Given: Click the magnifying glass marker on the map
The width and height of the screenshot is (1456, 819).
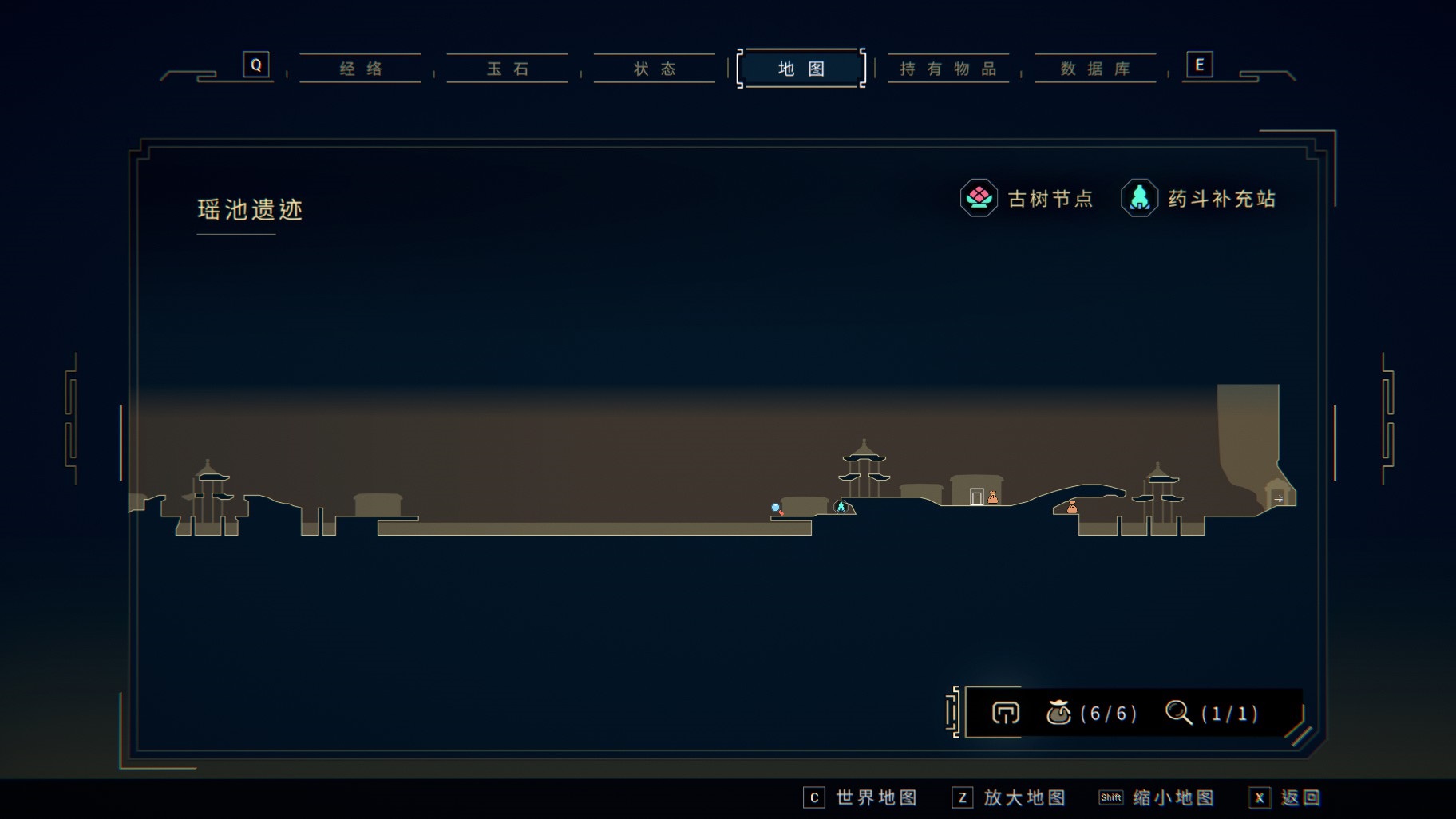Looking at the screenshot, I should (776, 508).
